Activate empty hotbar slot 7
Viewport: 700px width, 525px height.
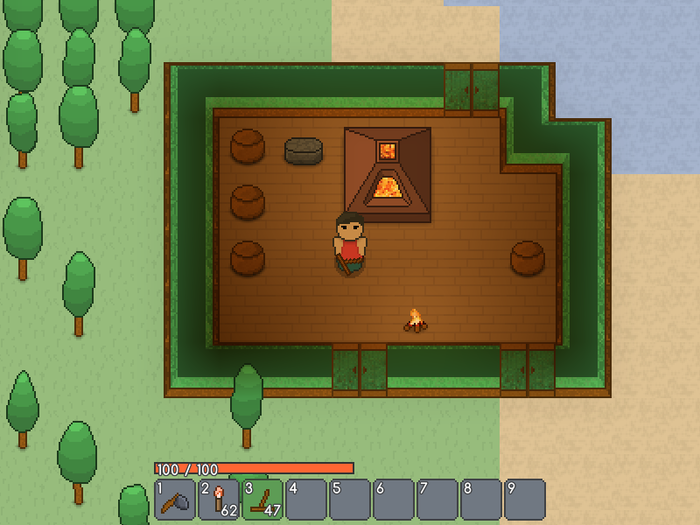point(437,499)
